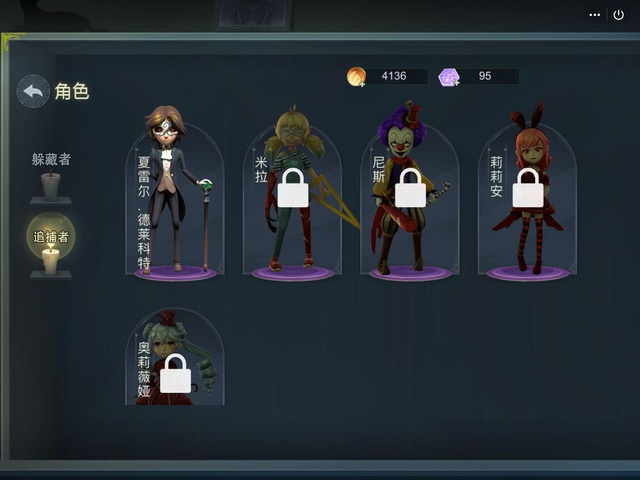
Task: Choose the locked clown character 尼斯
Action: [410, 200]
